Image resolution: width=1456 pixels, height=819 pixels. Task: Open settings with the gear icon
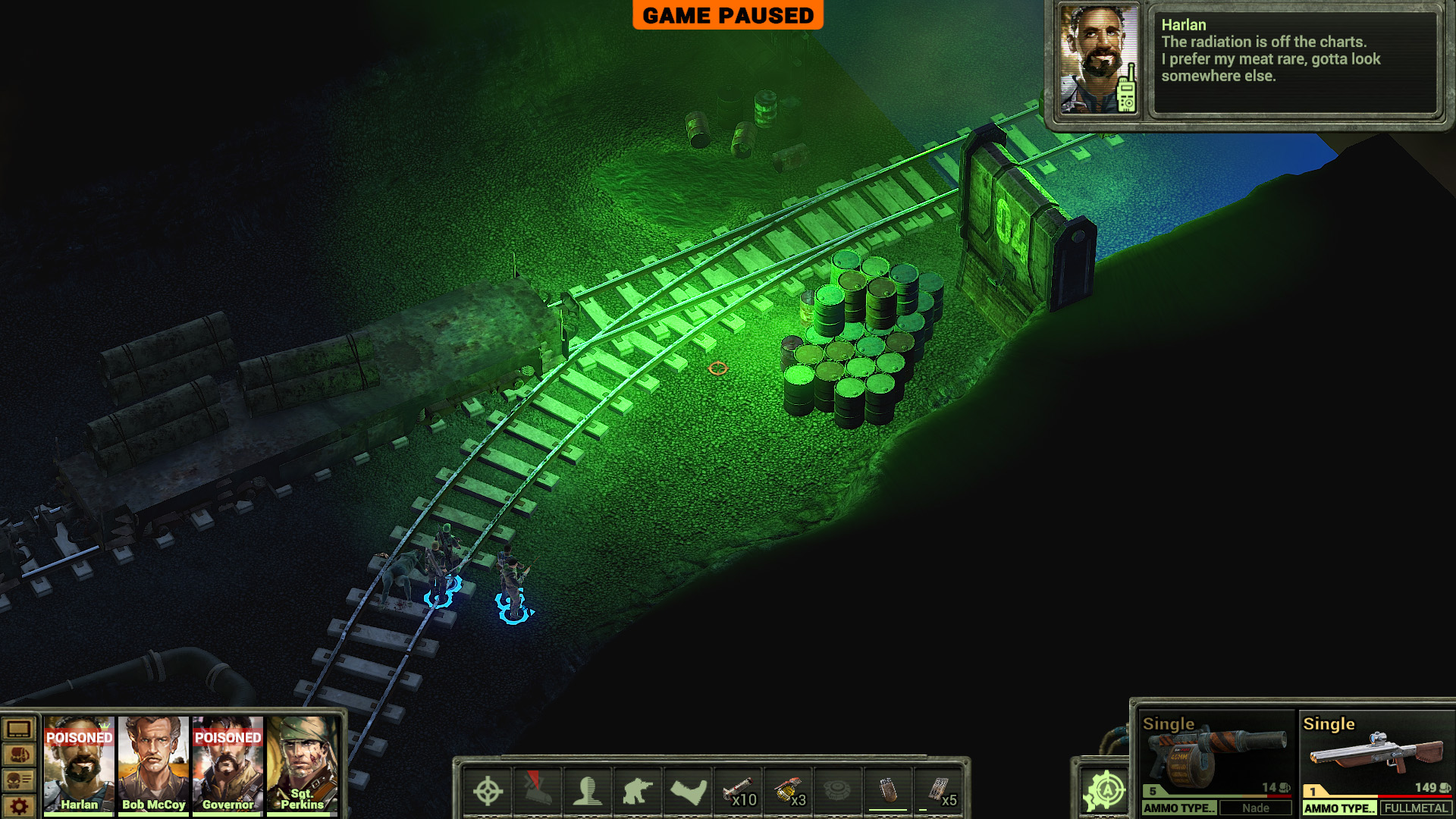(x=19, y=806)
